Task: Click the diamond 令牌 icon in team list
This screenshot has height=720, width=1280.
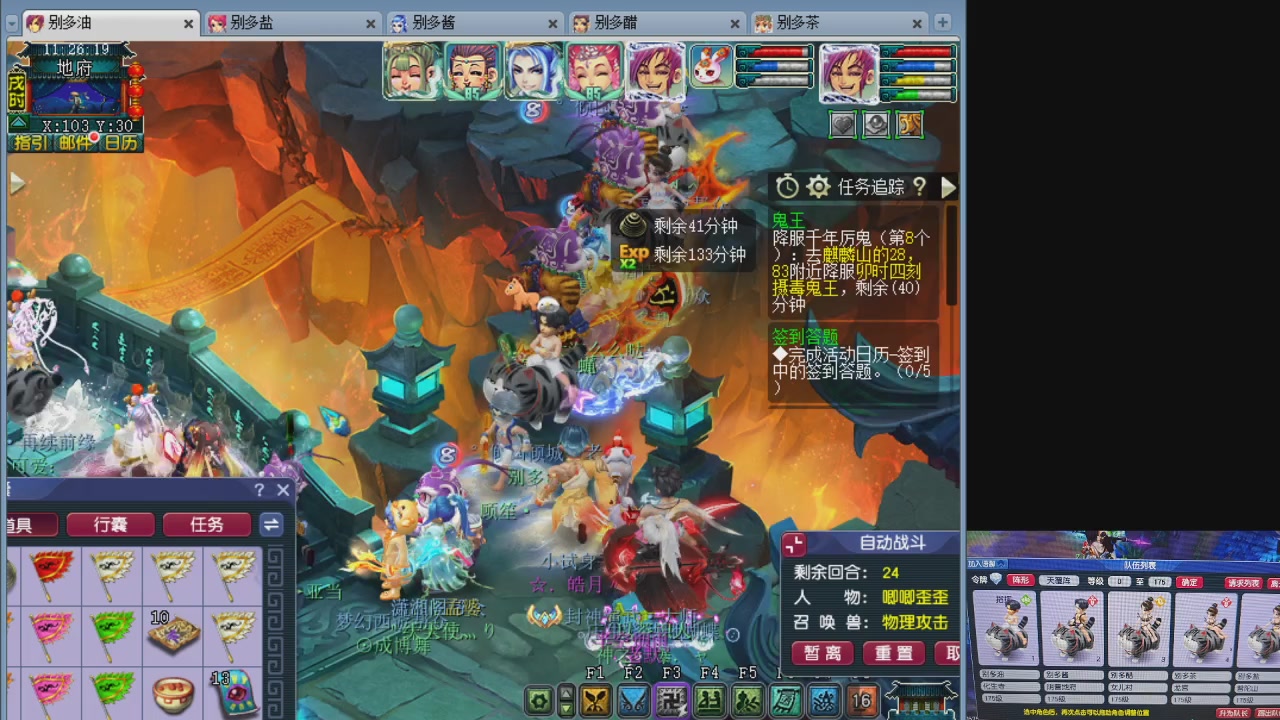Action: click(x=994, y=579)
